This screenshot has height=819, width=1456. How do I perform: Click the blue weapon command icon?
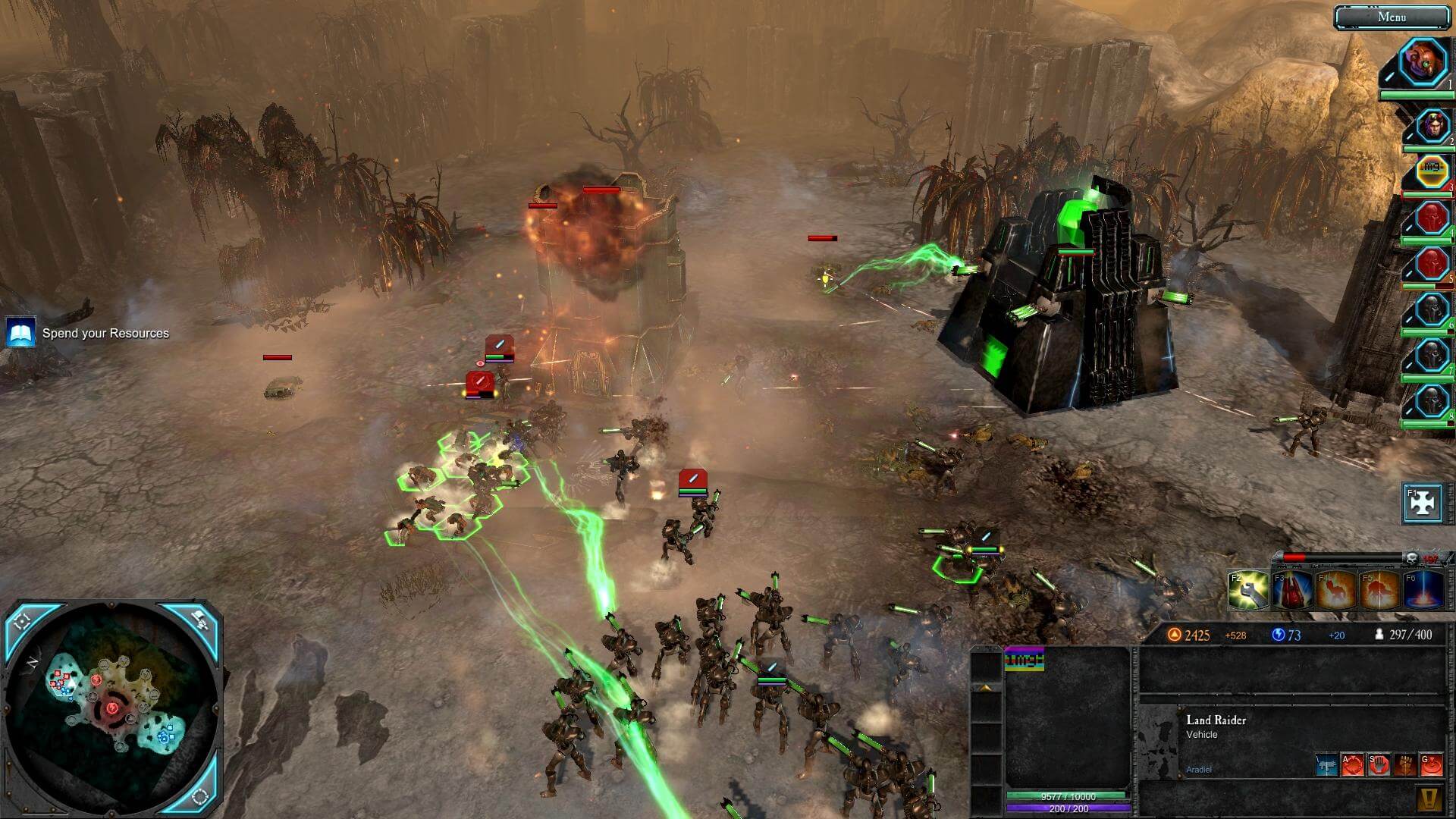pos(1326,764)
